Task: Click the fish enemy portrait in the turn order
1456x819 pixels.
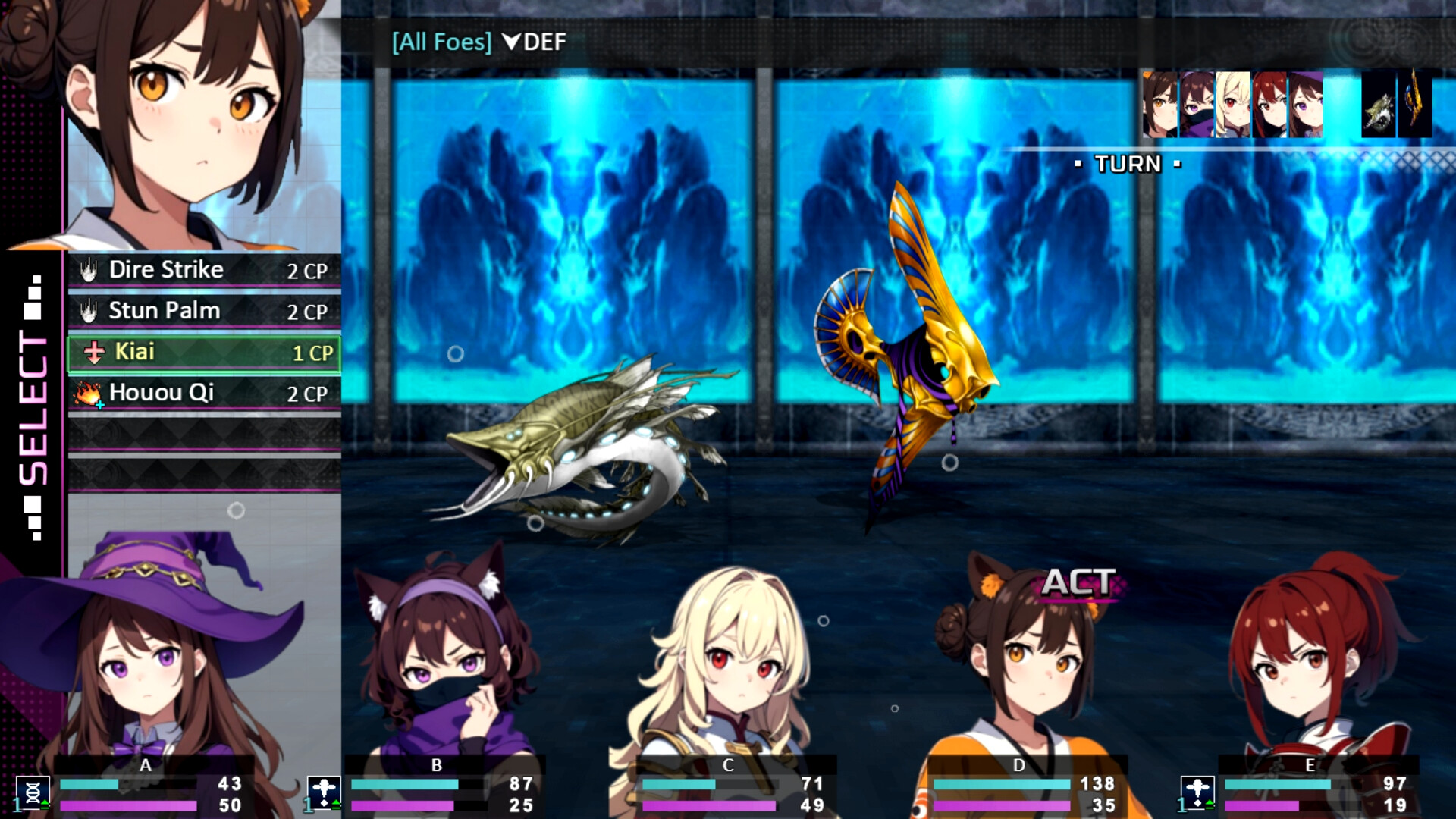Action: pos(1378,102)
